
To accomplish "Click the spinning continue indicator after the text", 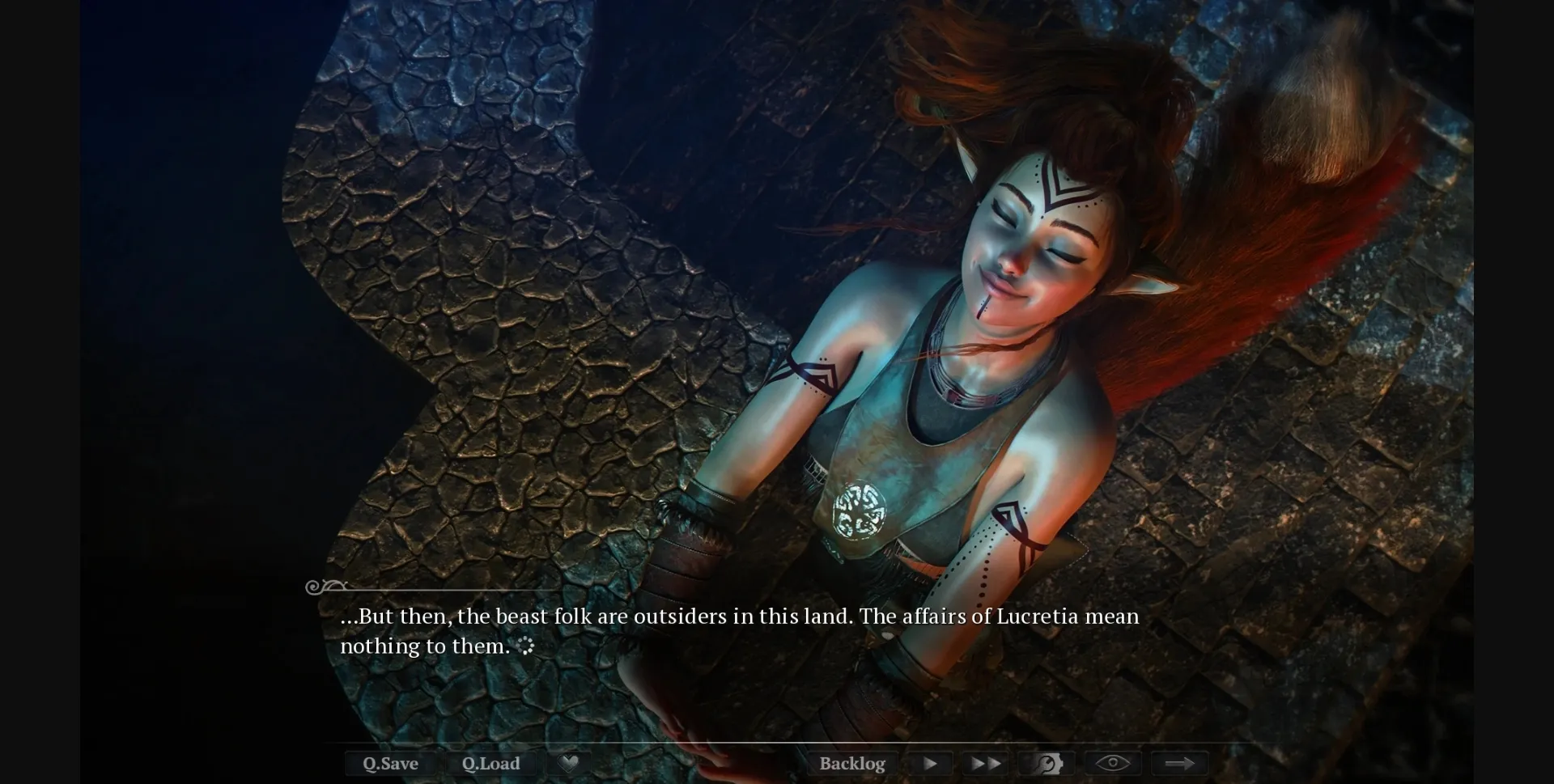I will [527, 646].
